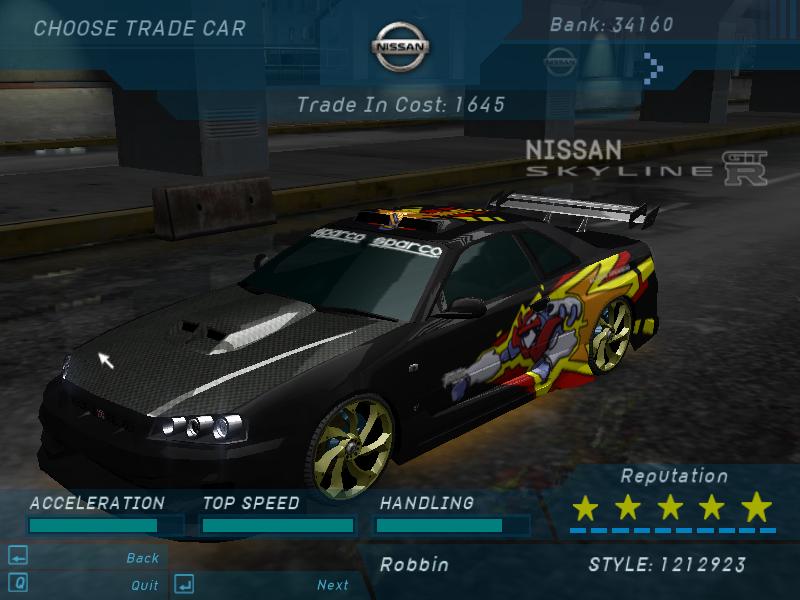Continue with the Next option
800x600 pixels.
[333, 585]
